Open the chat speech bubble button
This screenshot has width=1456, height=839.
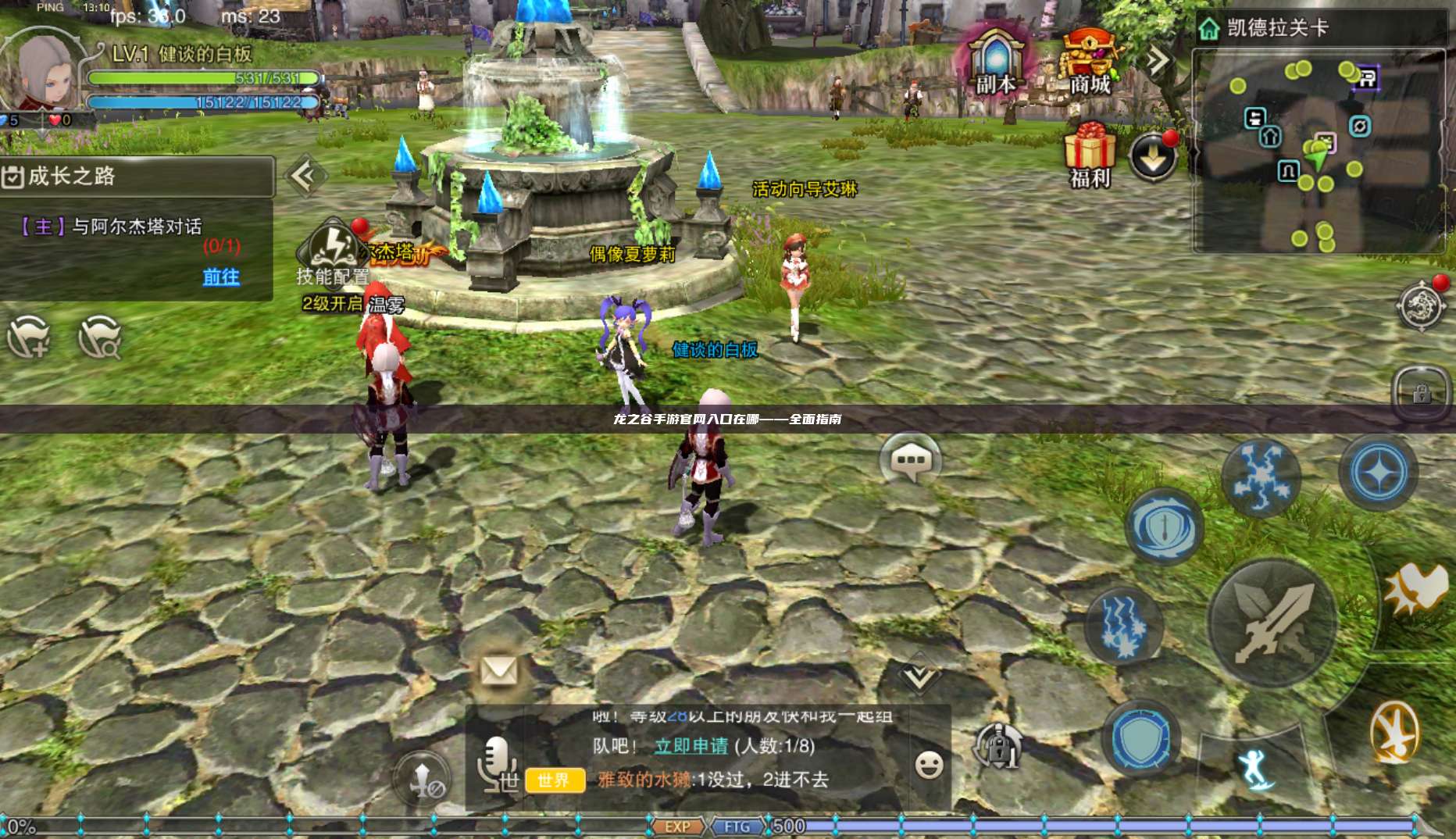911,460
